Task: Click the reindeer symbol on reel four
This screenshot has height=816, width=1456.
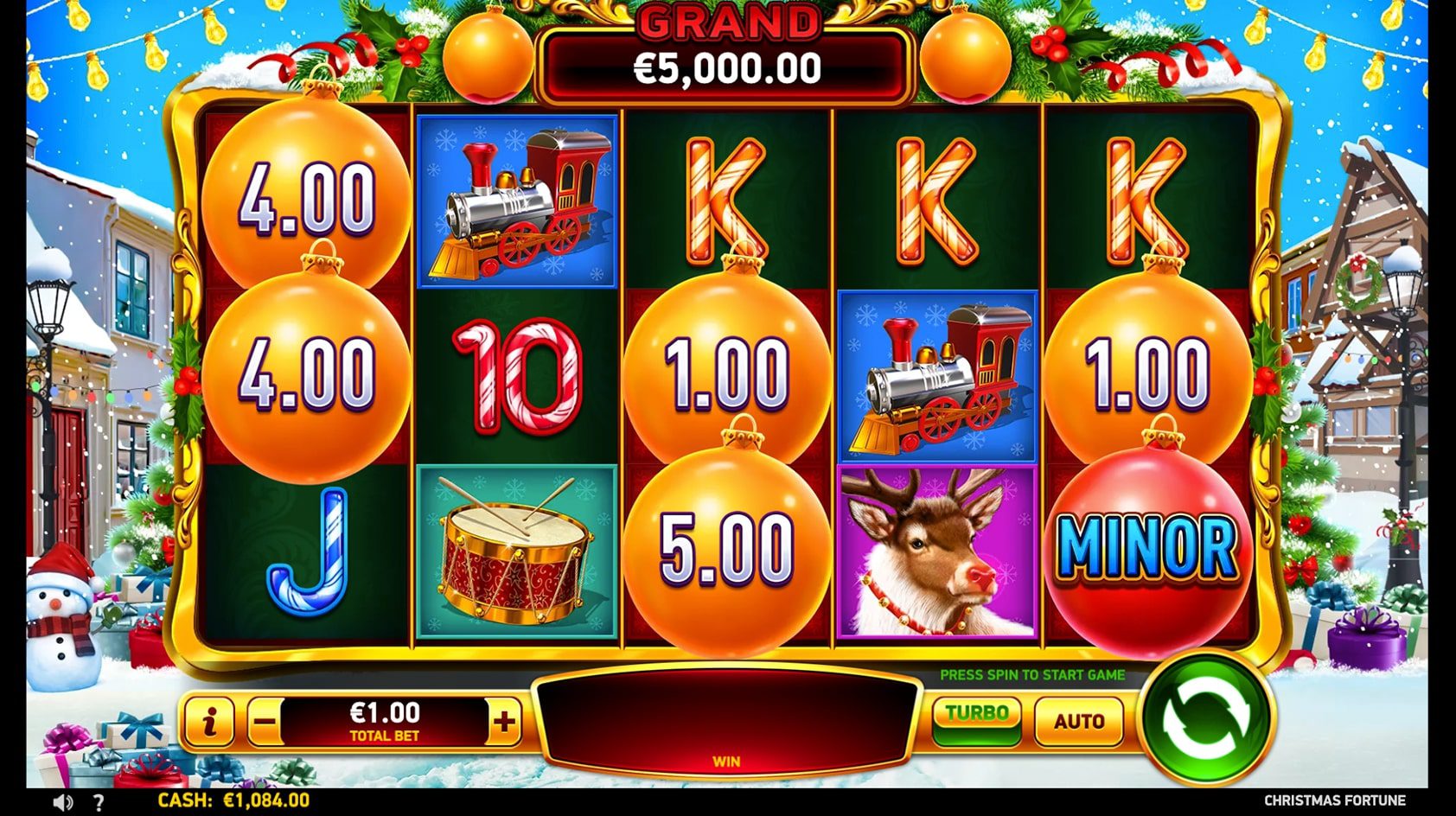Action: tap(935, 553)
